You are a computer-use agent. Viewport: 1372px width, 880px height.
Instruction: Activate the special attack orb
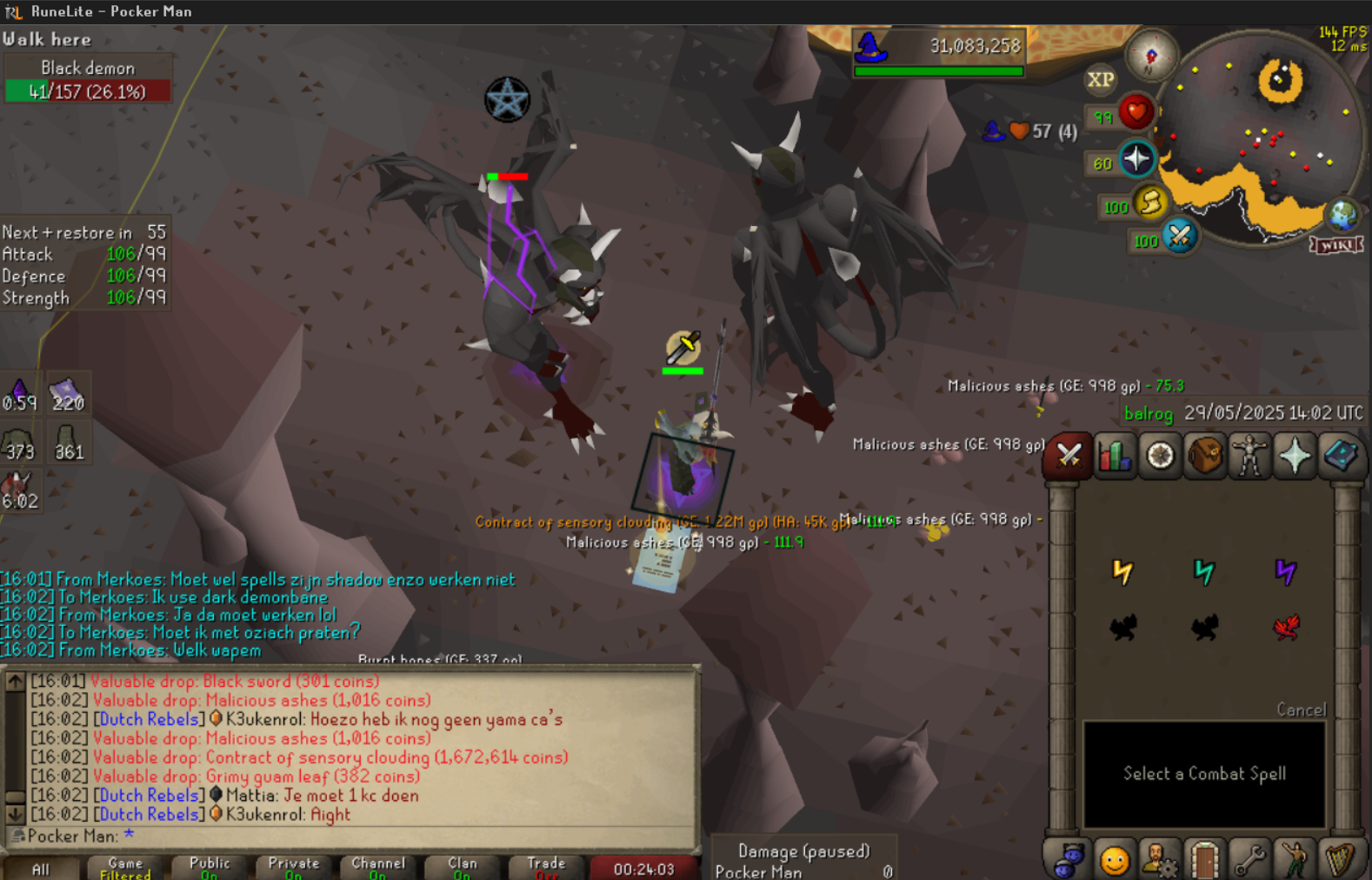tap(1180, 236)
